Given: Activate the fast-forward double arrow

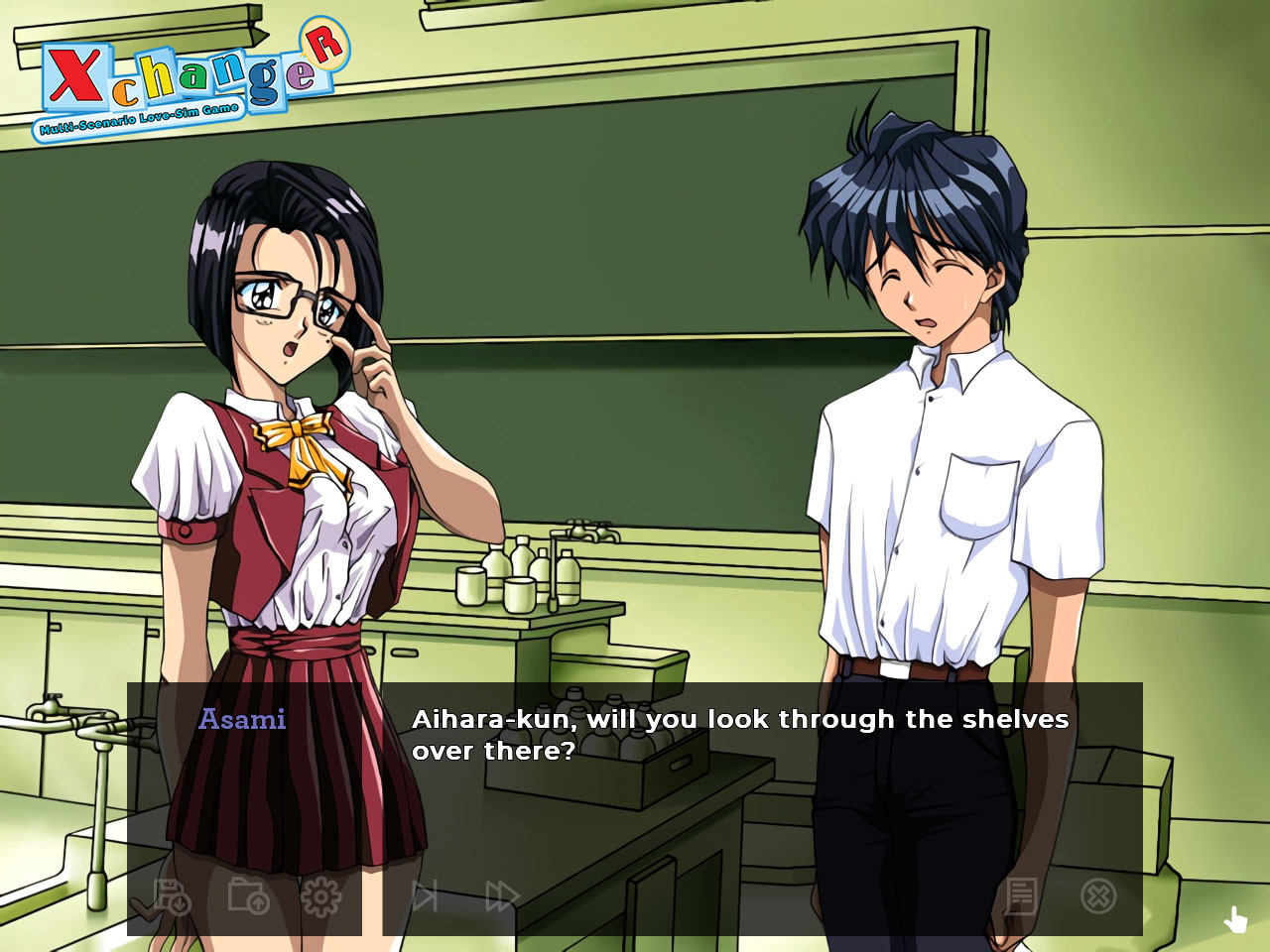Looking at the screenshot, I should [x=502, y=896].
